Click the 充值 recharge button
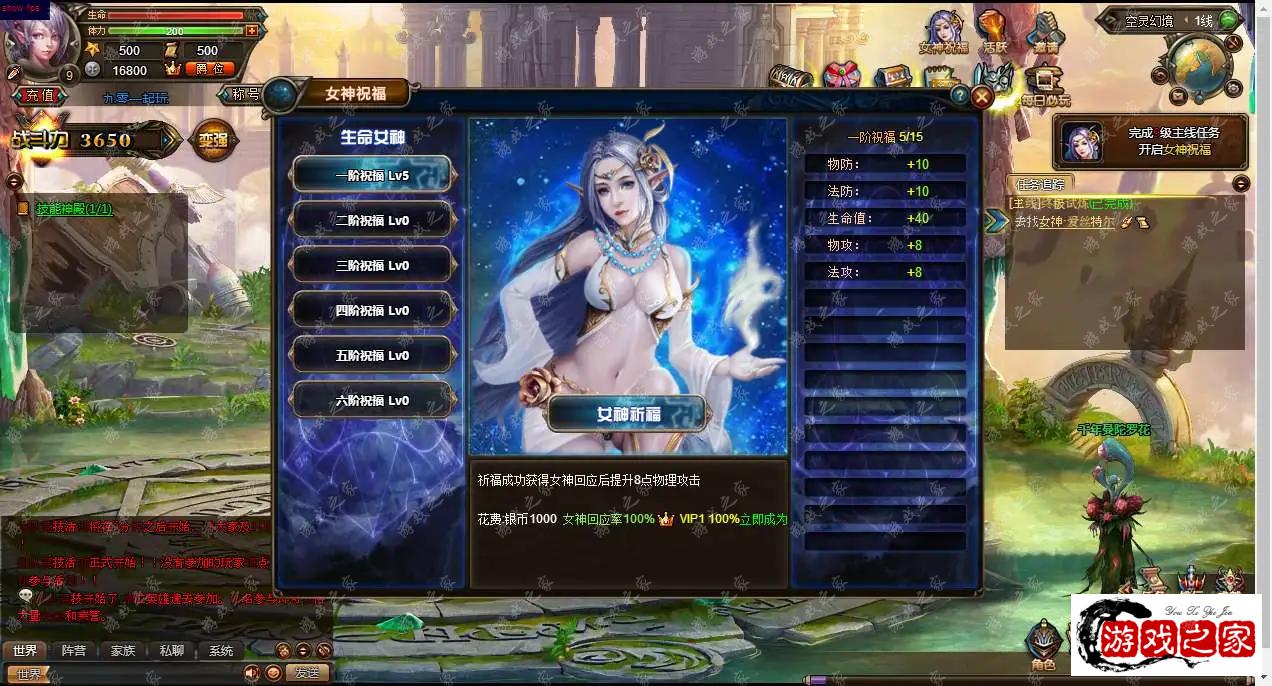The image size is (1272, 686). 40,96
